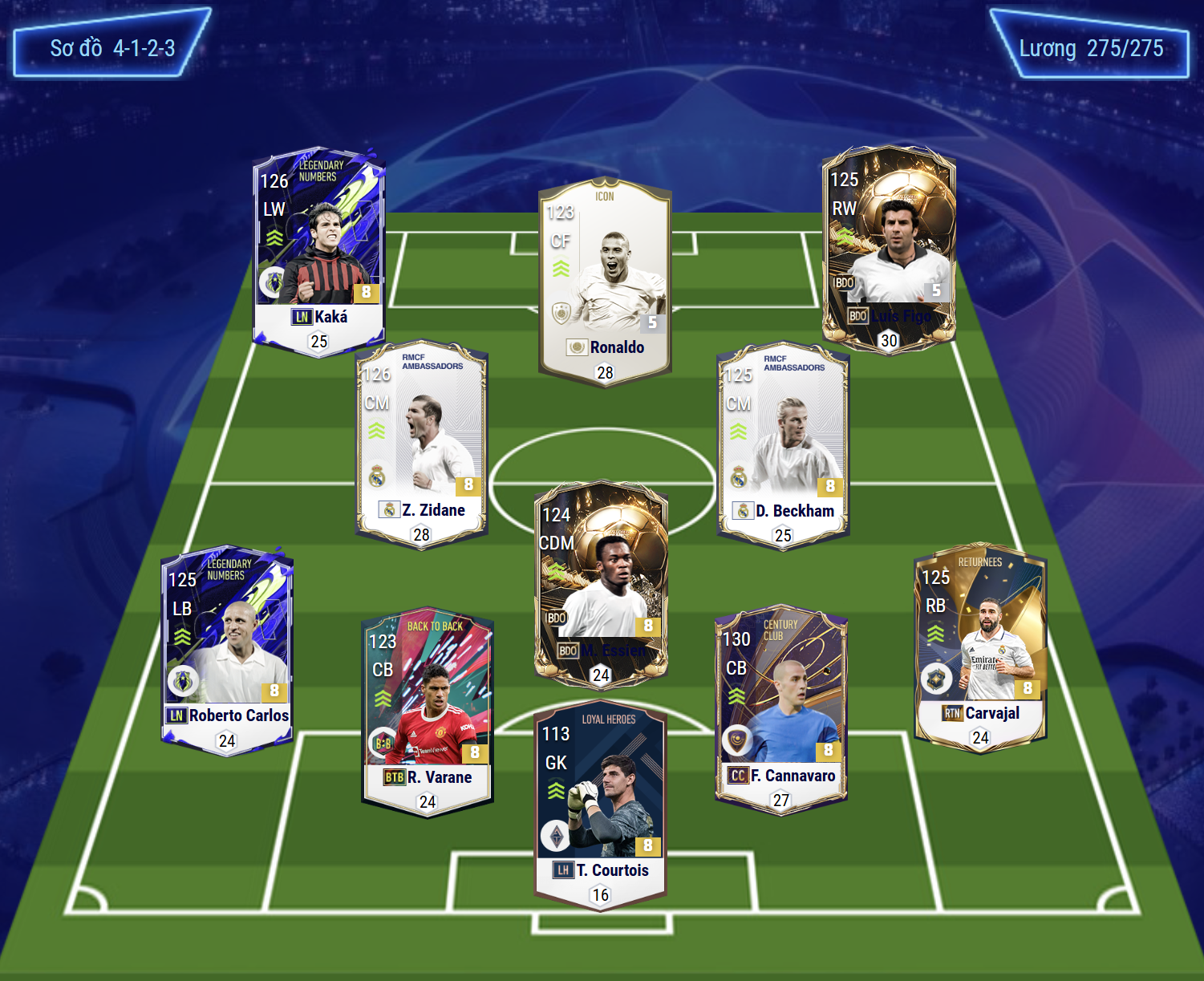
Task: Choose the Roberto Carlos LB card
Action: coord(227,651)
